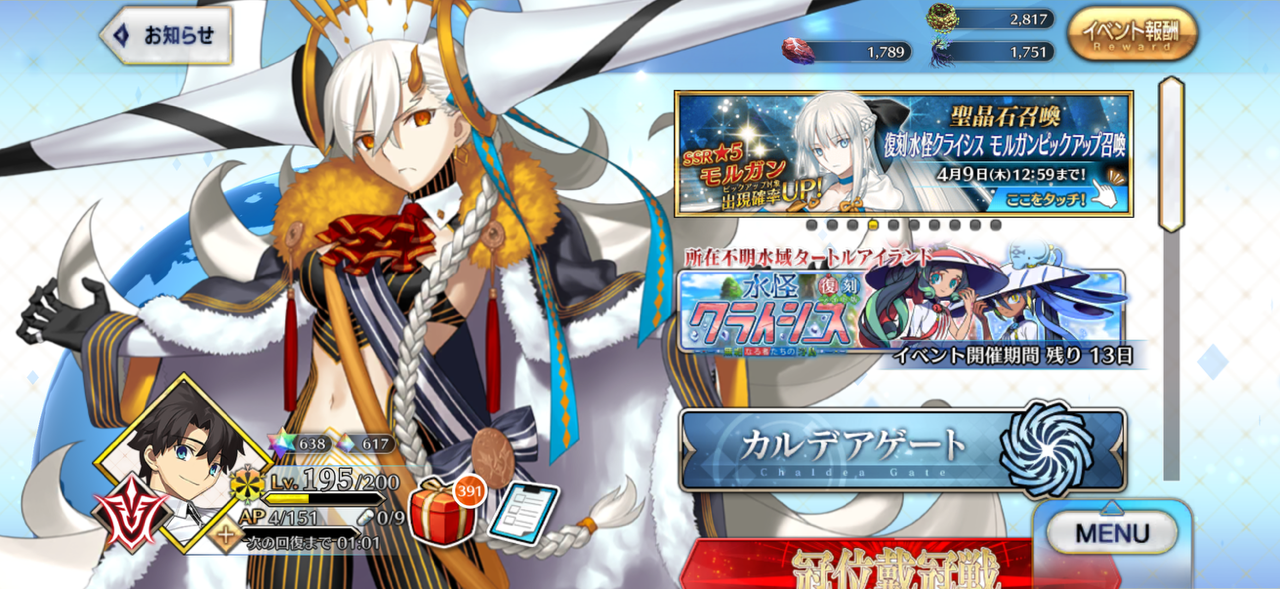Tap the plus button beside AP
This screenshot has width=1280, height=589.
click(228, 537)
